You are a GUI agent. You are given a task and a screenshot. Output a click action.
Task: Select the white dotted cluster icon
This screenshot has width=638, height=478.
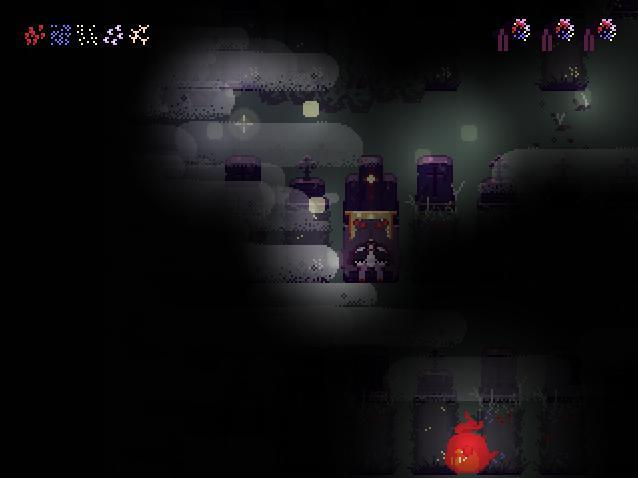(x=87, y=36)
